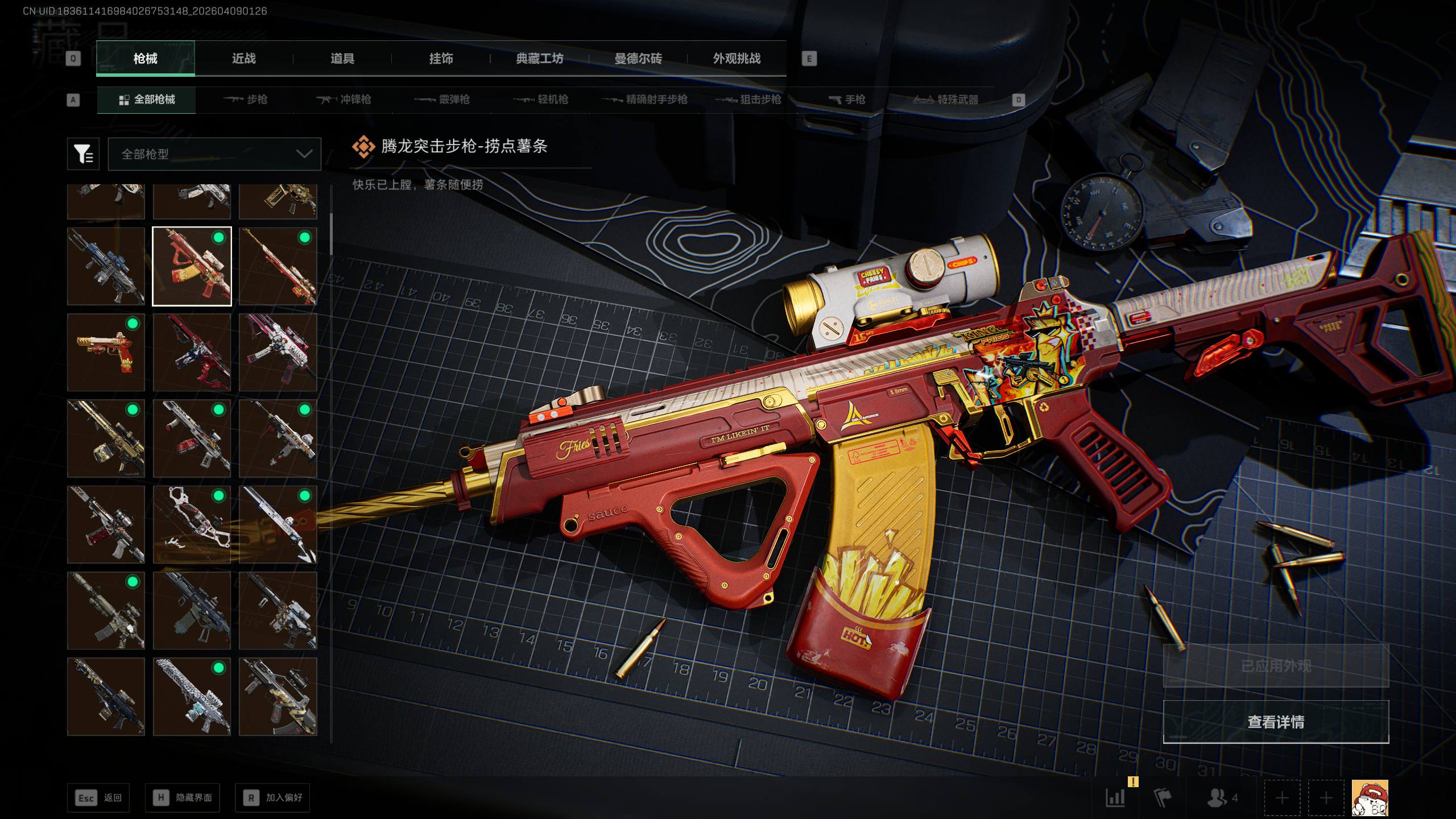Expand the 全部枪型 dropdown

click(x=214, y=154)
